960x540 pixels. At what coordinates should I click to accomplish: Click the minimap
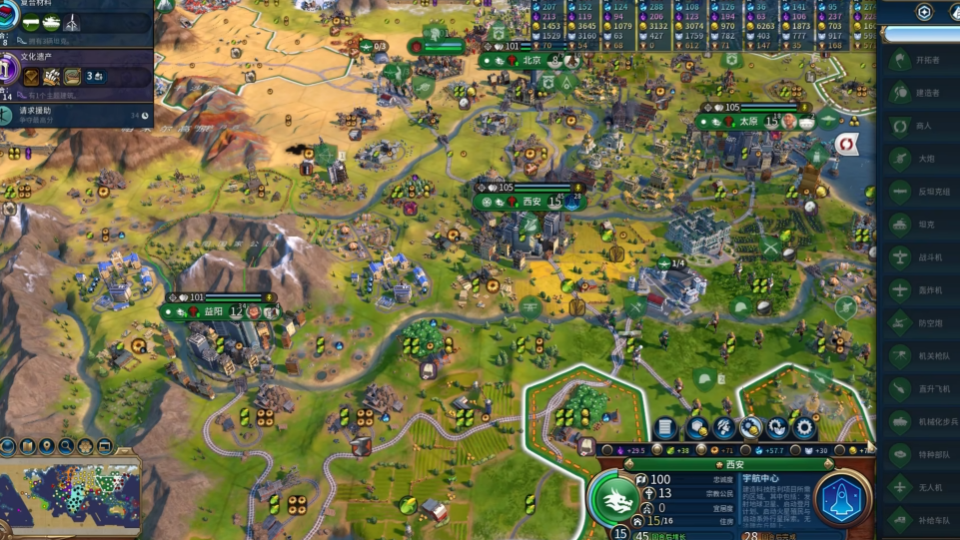[70, 496]
